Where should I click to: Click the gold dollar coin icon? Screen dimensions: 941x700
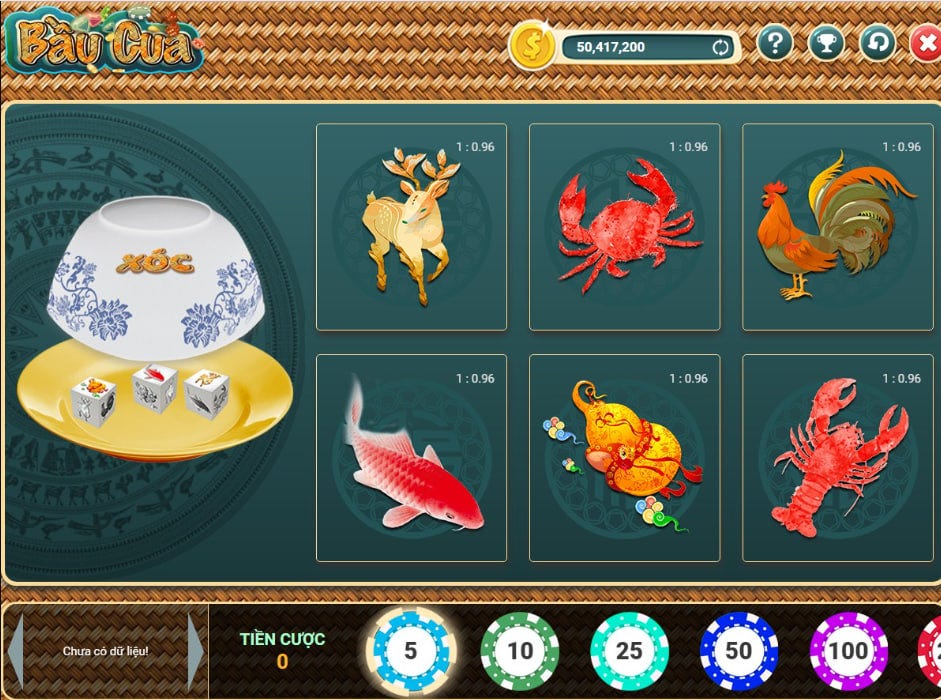coord(532,45)
